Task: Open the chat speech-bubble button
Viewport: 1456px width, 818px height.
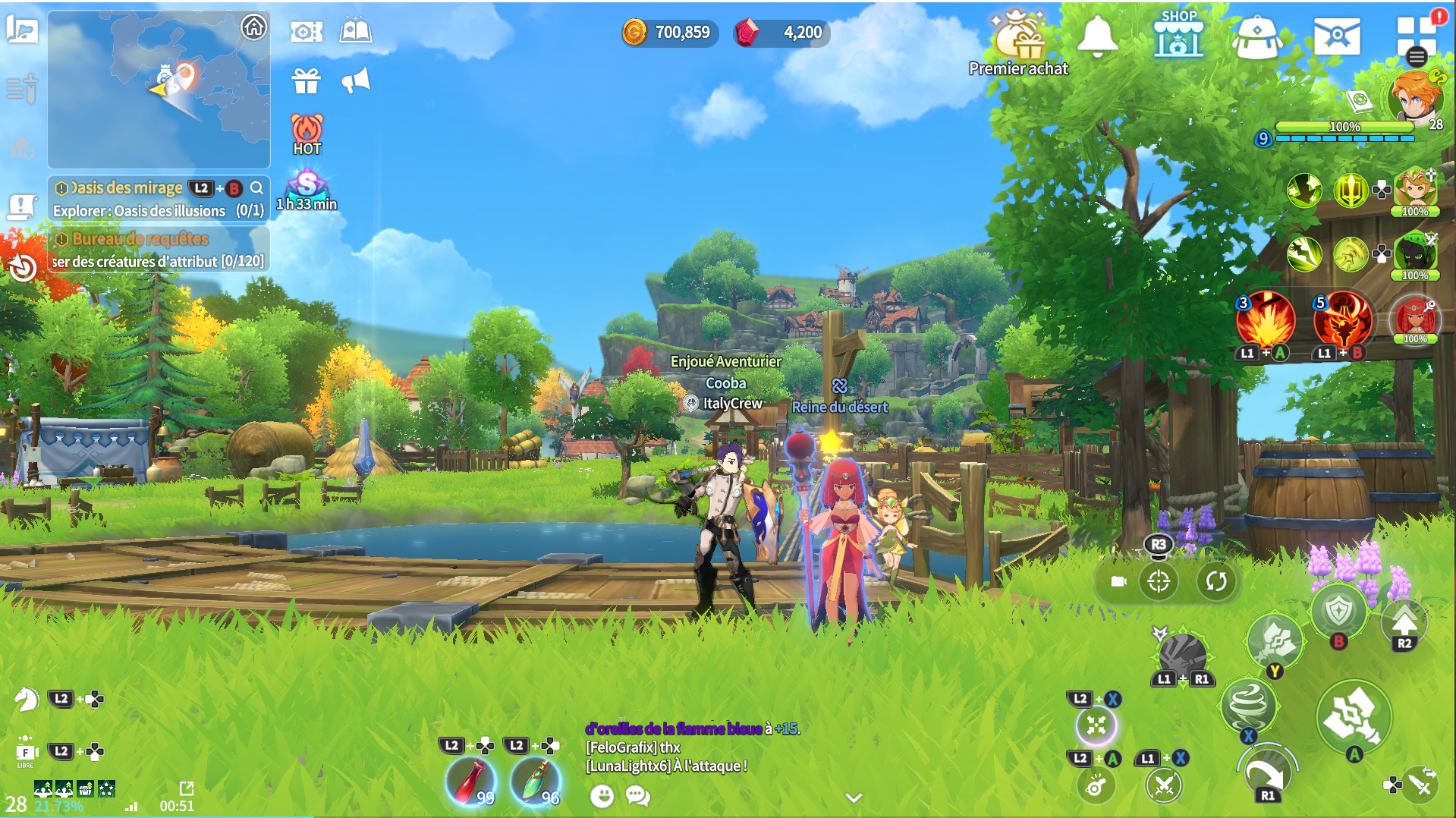Action: tap(638, 795)
